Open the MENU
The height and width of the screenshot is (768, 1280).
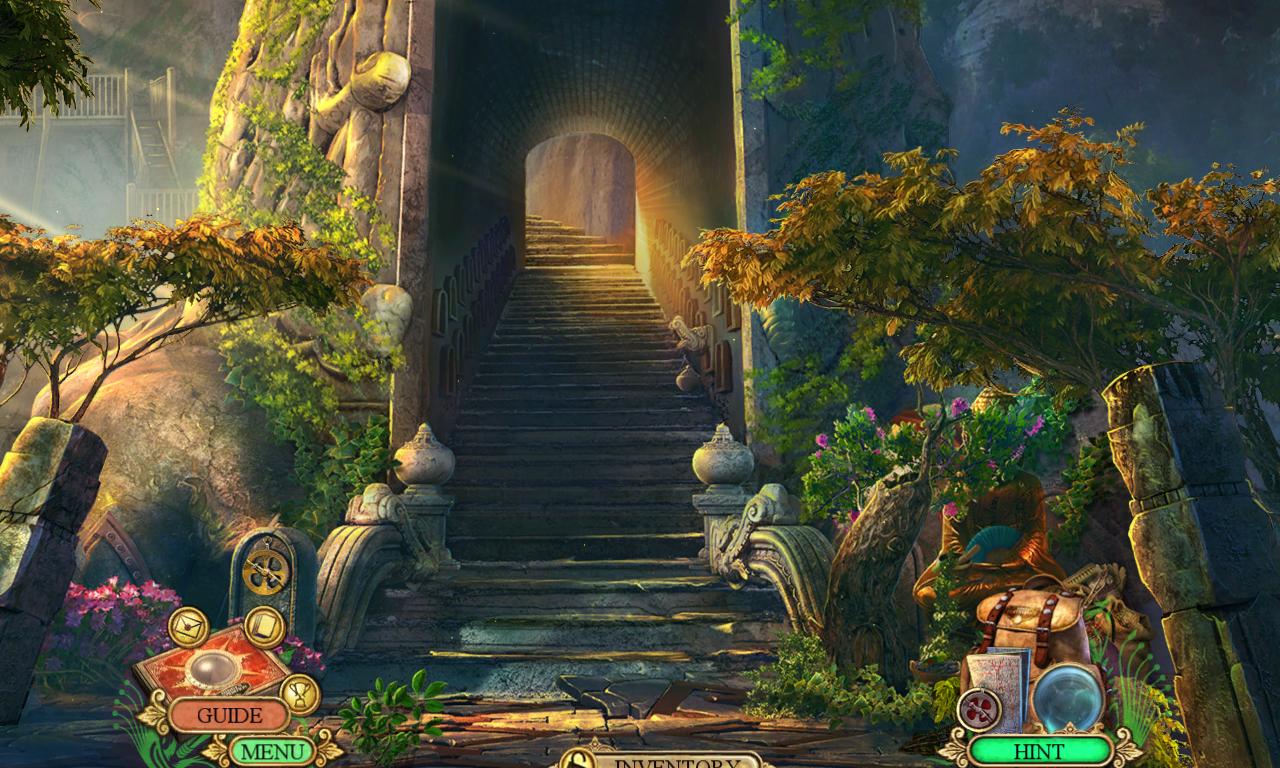pyautogui.click(x=275, y=750)
